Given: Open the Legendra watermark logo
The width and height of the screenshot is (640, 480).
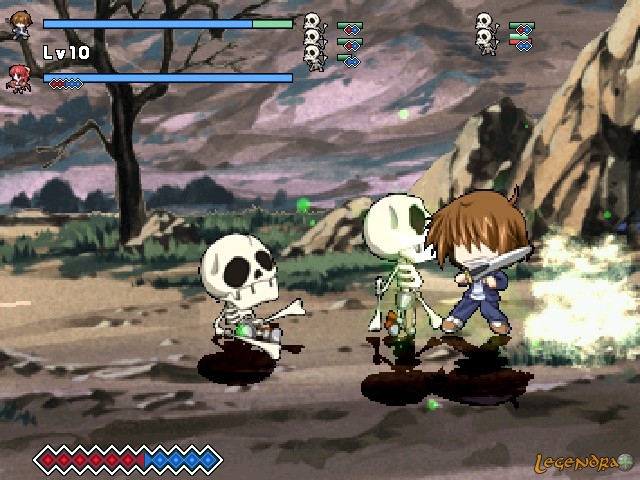Looking at the screenshot, I should [x=590, y=463].
